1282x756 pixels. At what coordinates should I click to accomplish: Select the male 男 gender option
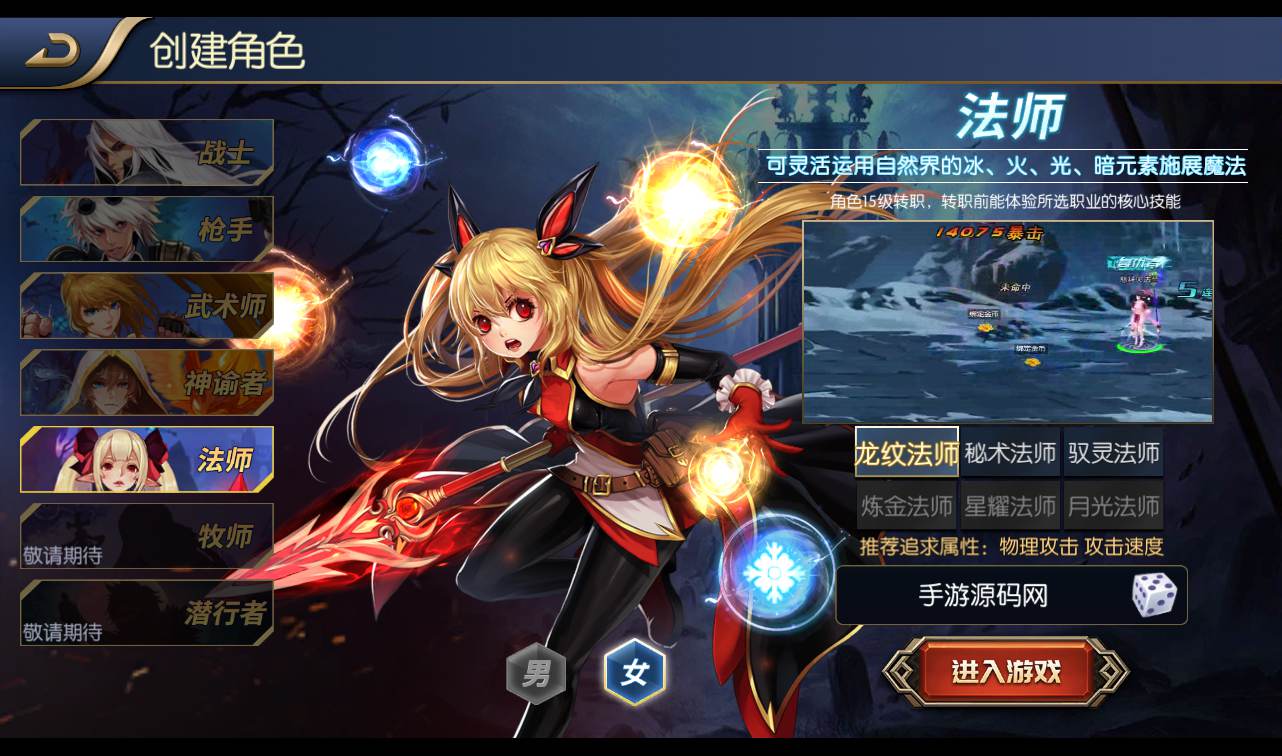pos(536,673)
